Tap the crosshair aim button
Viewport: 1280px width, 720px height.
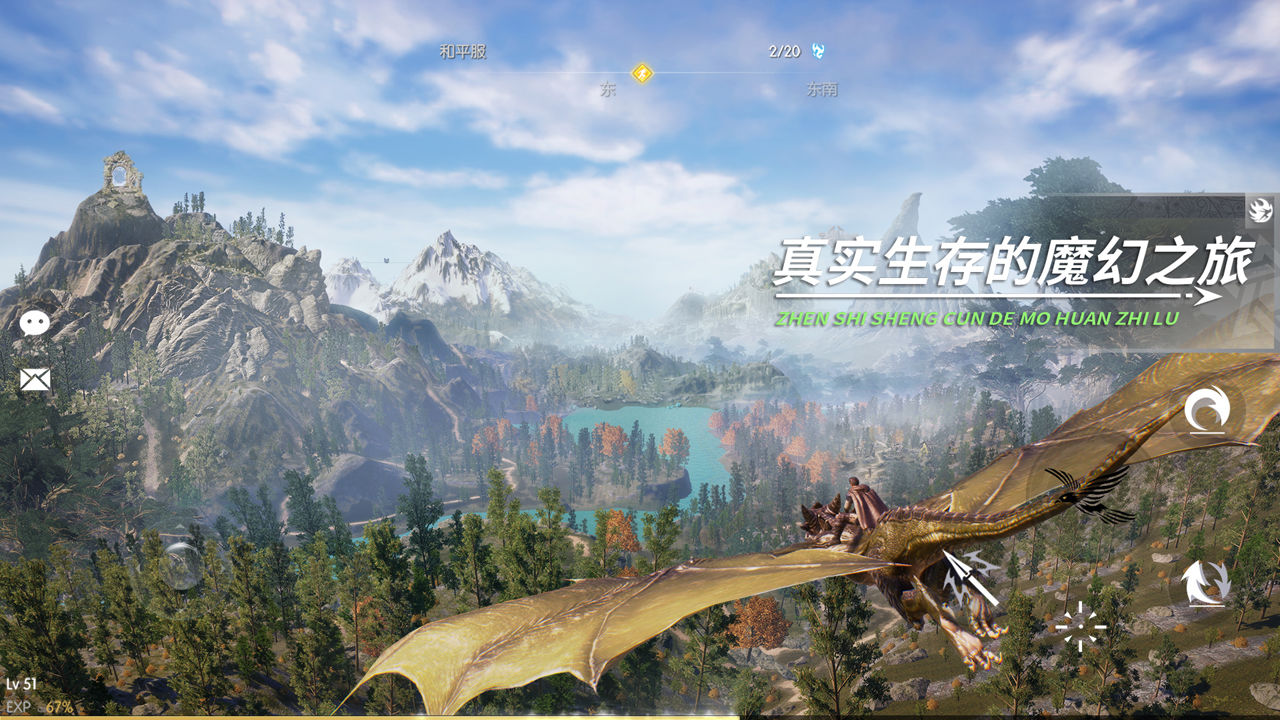tap(1081, 627)
